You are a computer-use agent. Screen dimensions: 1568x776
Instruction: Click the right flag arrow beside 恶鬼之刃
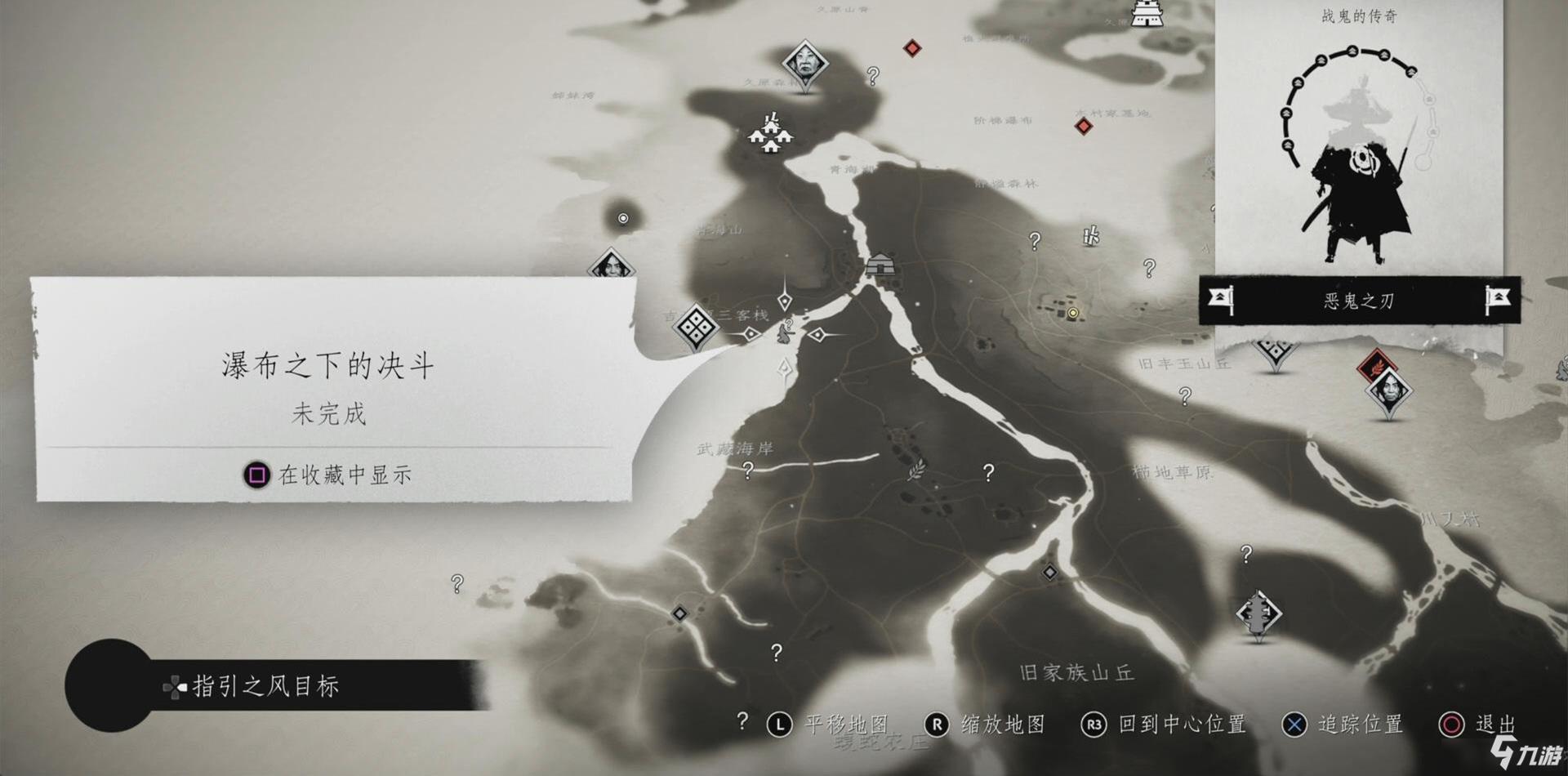pyautogui.click(x=1498, y=300)
